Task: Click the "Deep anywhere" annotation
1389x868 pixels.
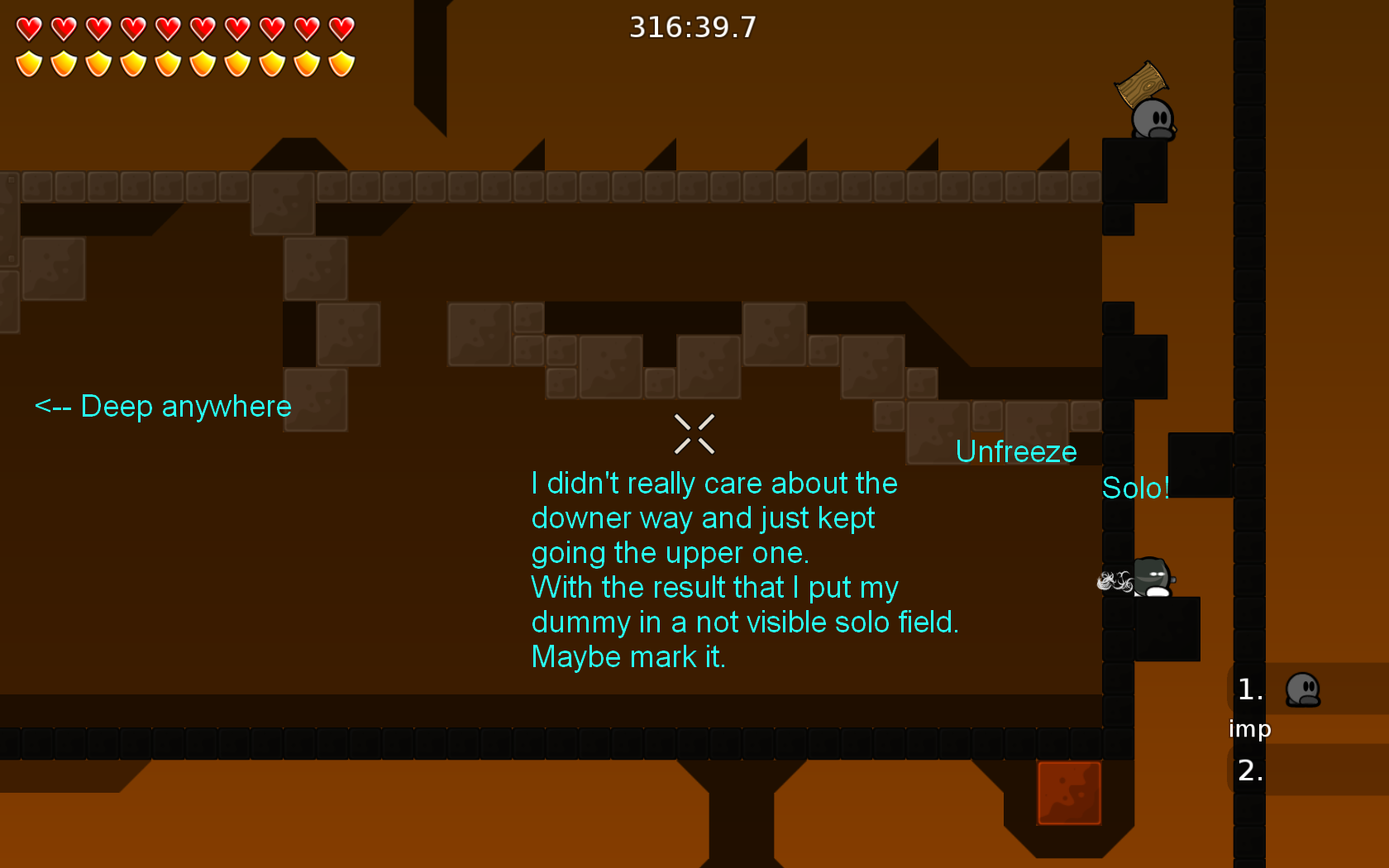Action: coord(163,406)
